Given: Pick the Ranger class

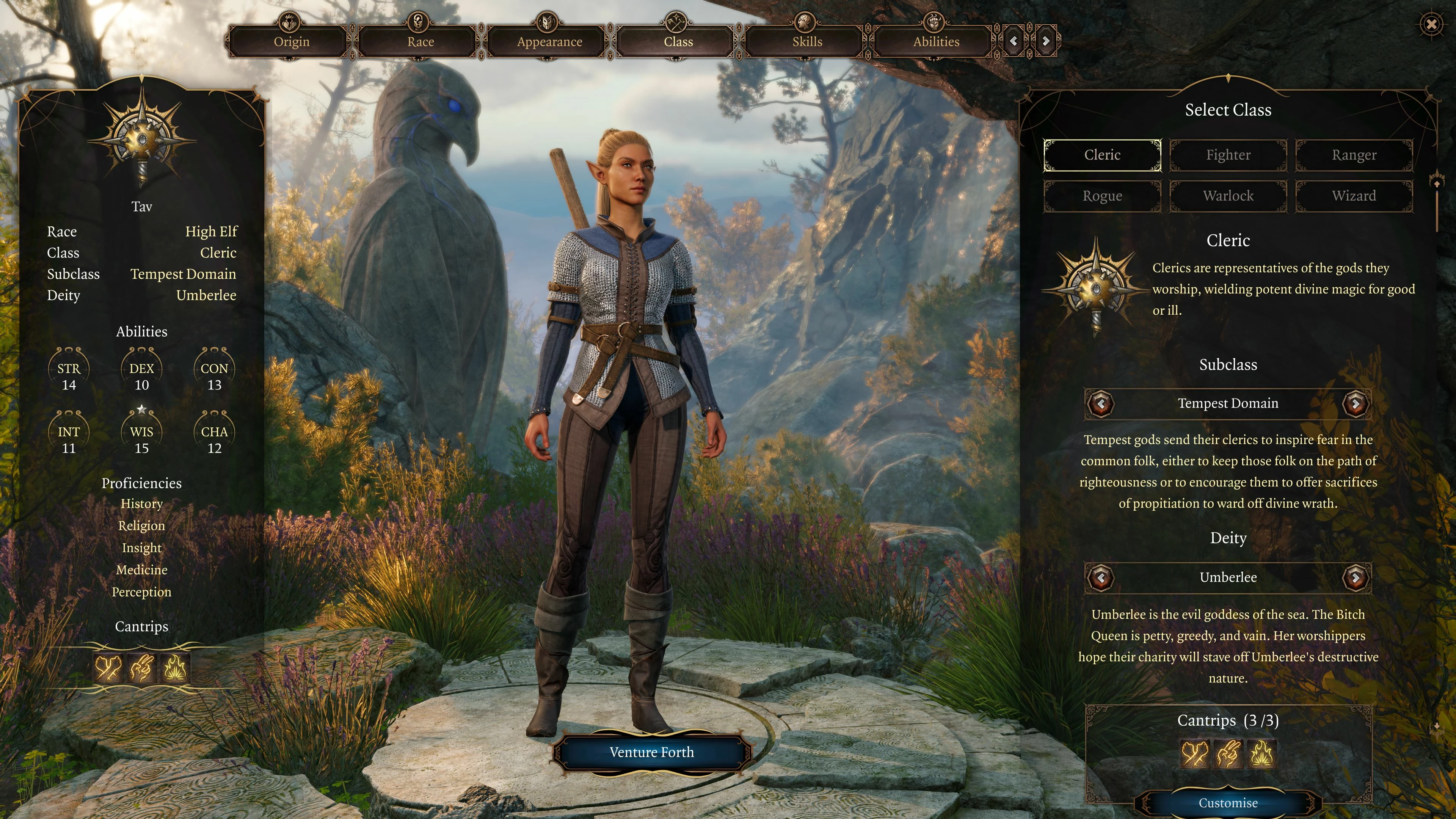Looking at the screenshot, I should [1354, 155].
